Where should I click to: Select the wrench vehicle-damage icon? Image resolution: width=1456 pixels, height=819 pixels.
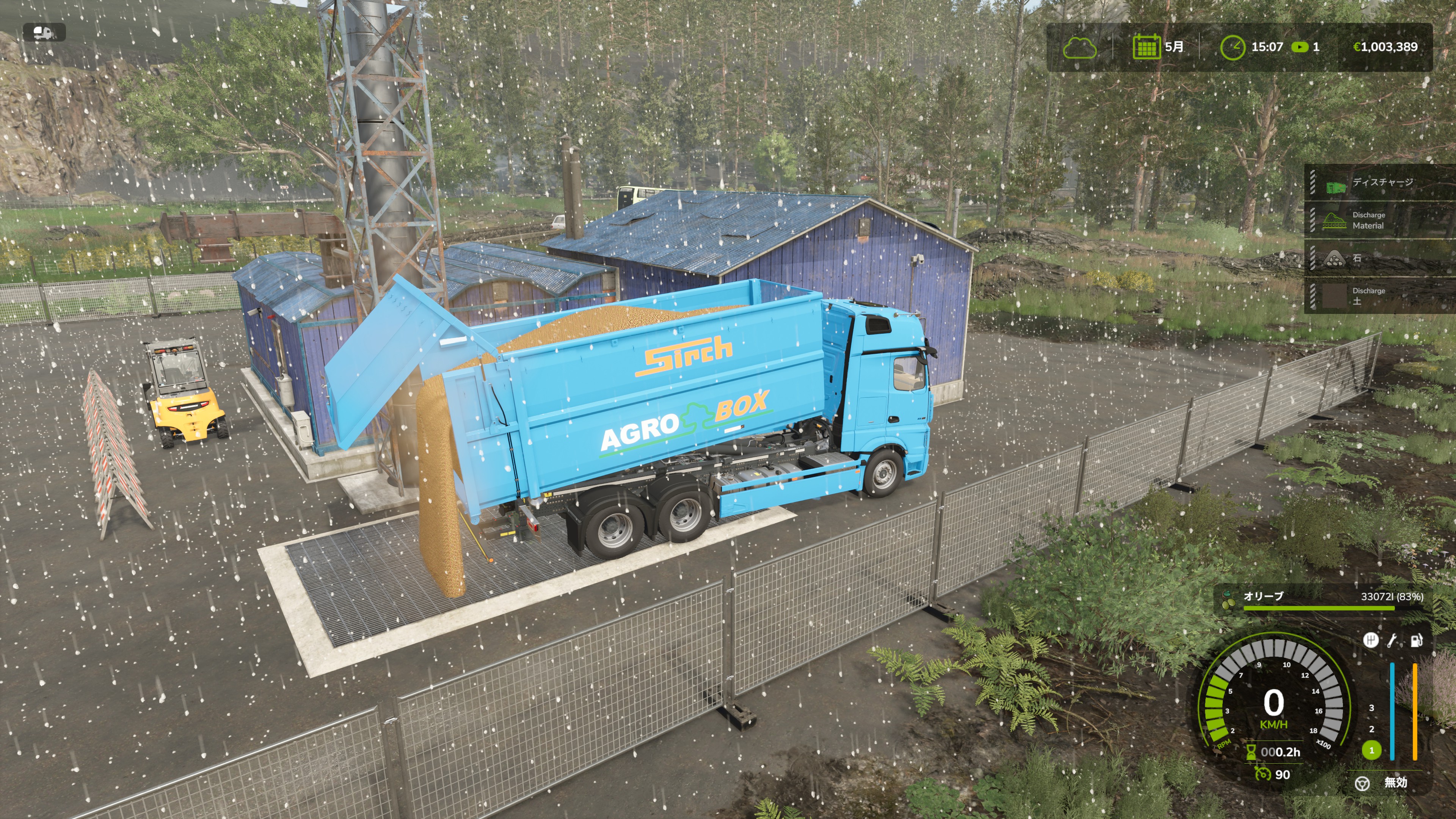click(1392, 640)
